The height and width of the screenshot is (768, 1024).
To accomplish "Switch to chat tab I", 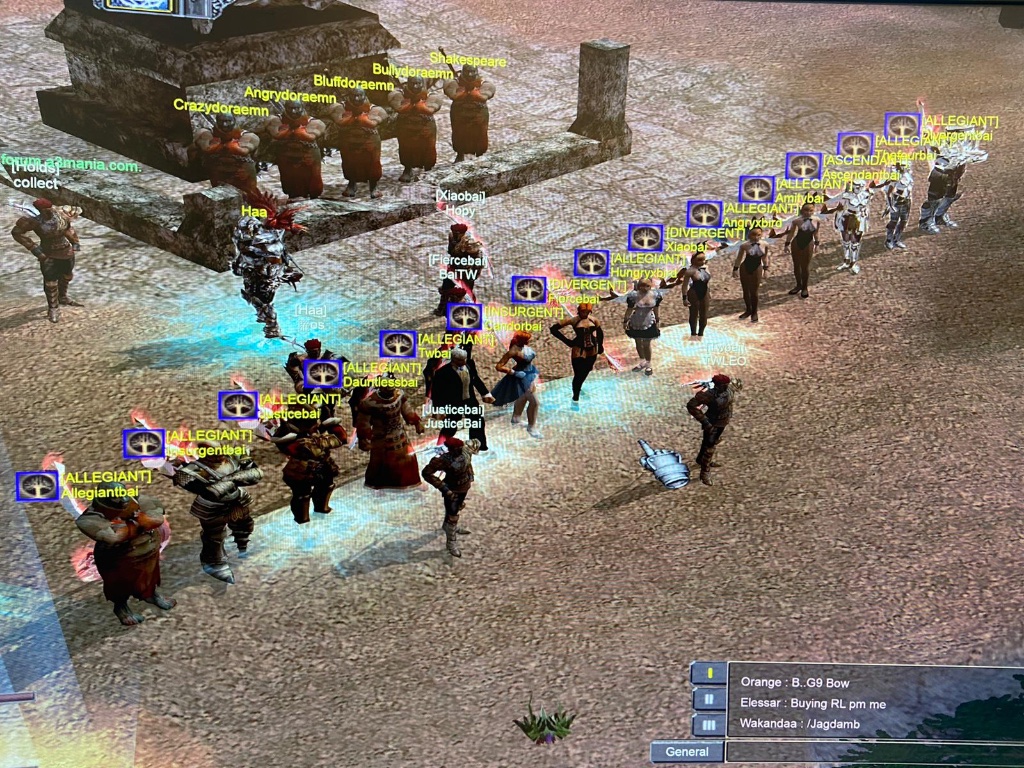I will tap(709, 673).
